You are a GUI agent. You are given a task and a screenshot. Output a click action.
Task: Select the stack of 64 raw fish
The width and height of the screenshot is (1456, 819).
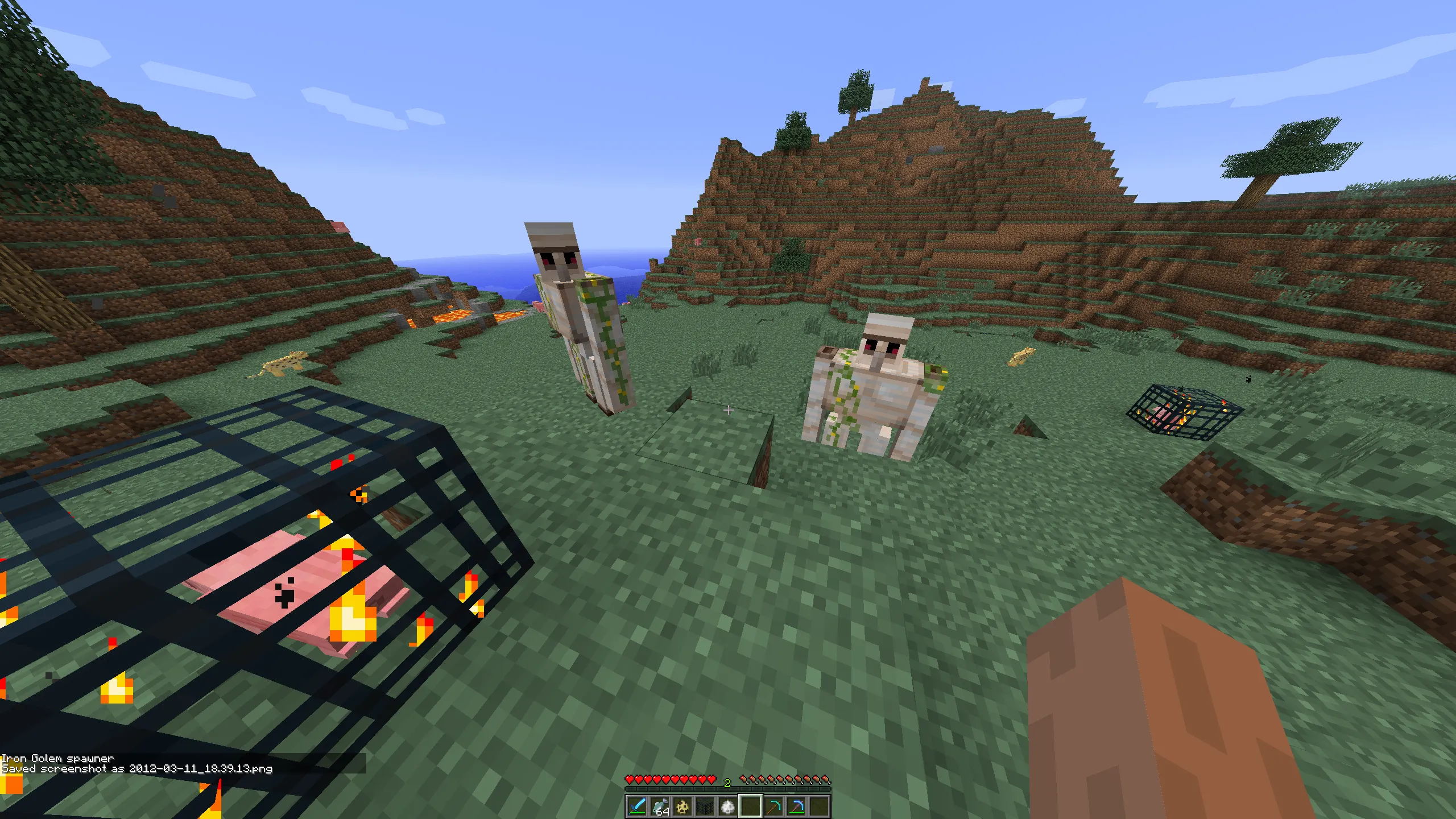tap(660, 808)
